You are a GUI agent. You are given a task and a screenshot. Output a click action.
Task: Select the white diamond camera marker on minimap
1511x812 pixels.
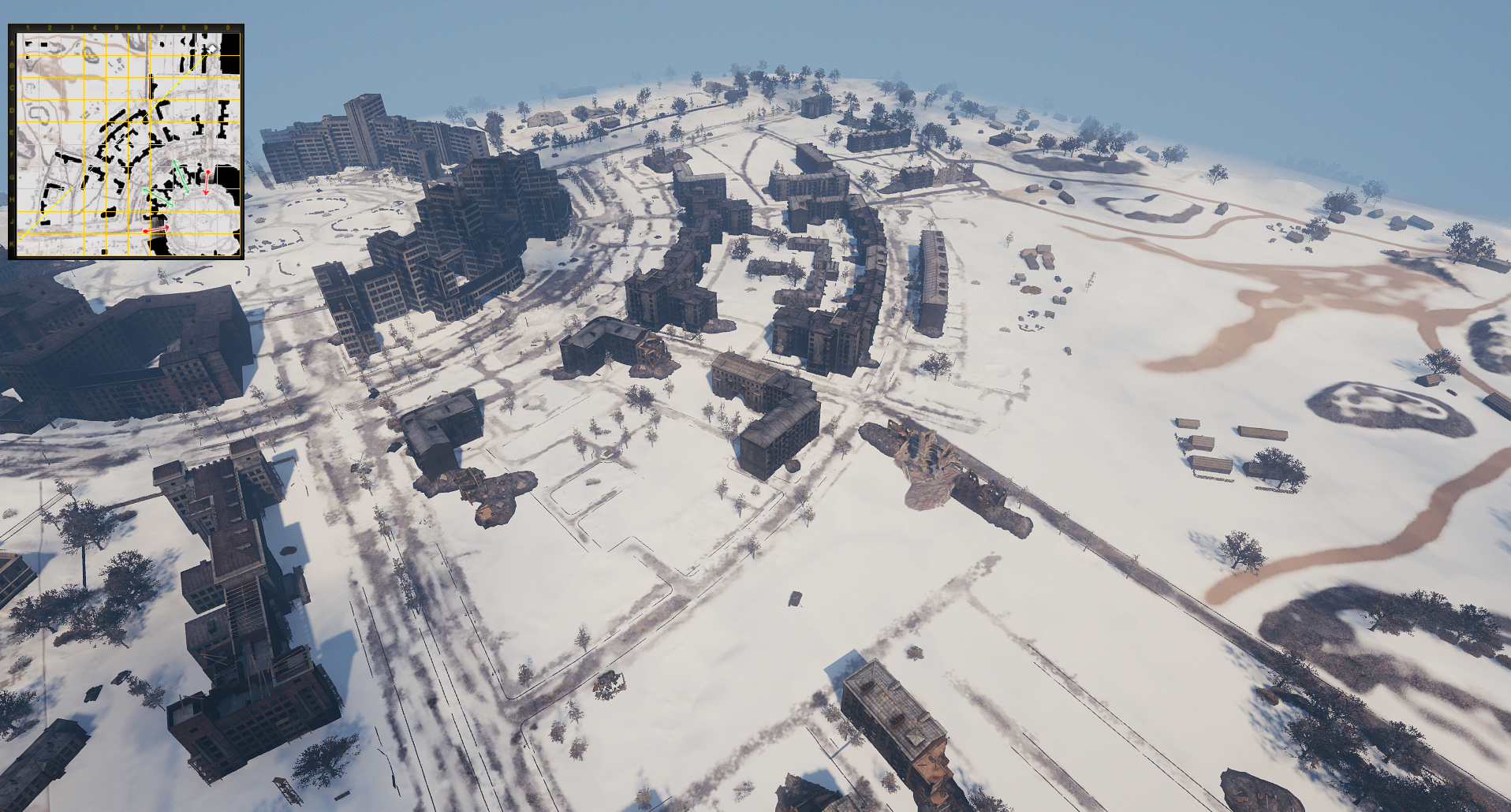tap(212, 49)
